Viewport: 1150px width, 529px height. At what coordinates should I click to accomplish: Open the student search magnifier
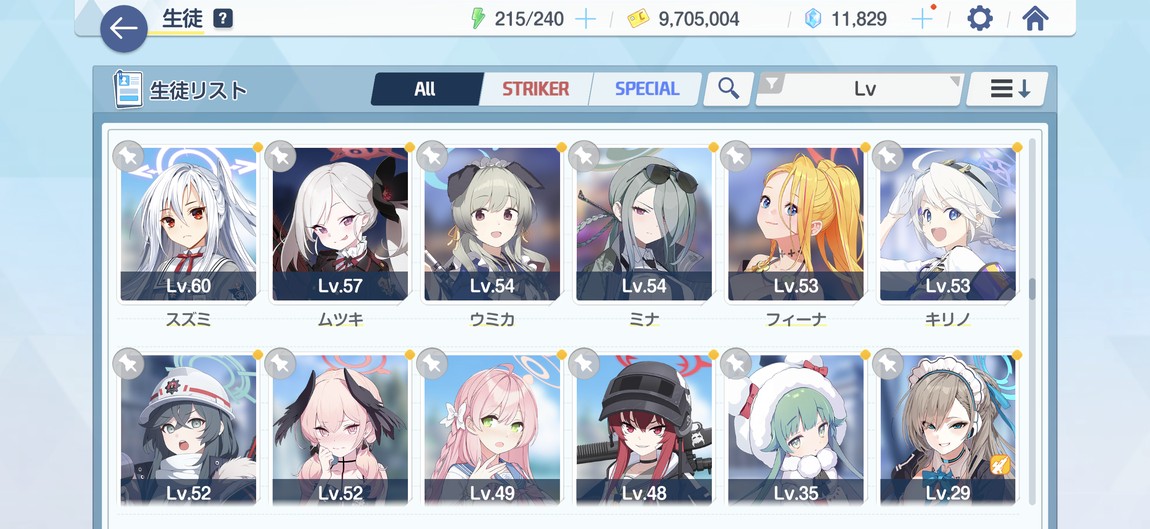tap(728, 89)
